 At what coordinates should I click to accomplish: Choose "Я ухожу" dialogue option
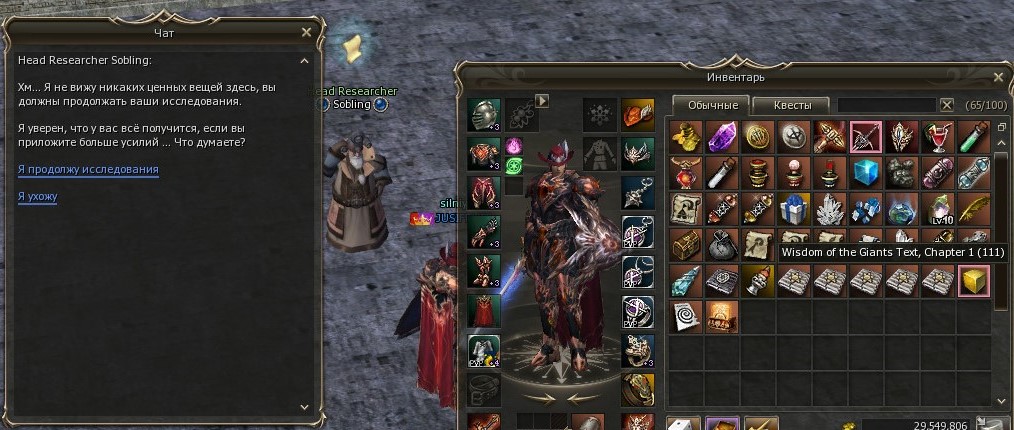point(37,197)
